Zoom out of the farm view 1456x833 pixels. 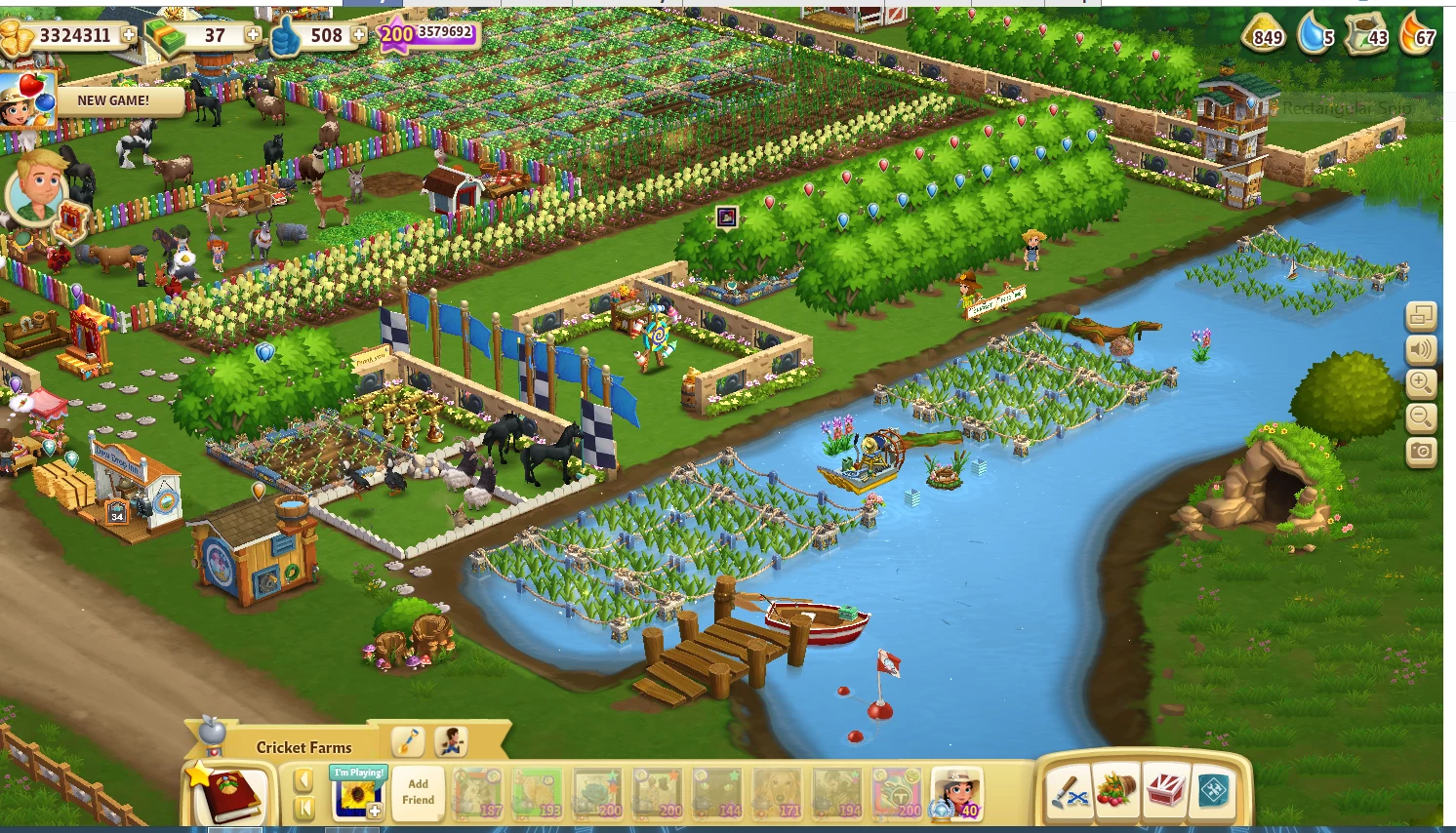click(x=1421, y=417)
